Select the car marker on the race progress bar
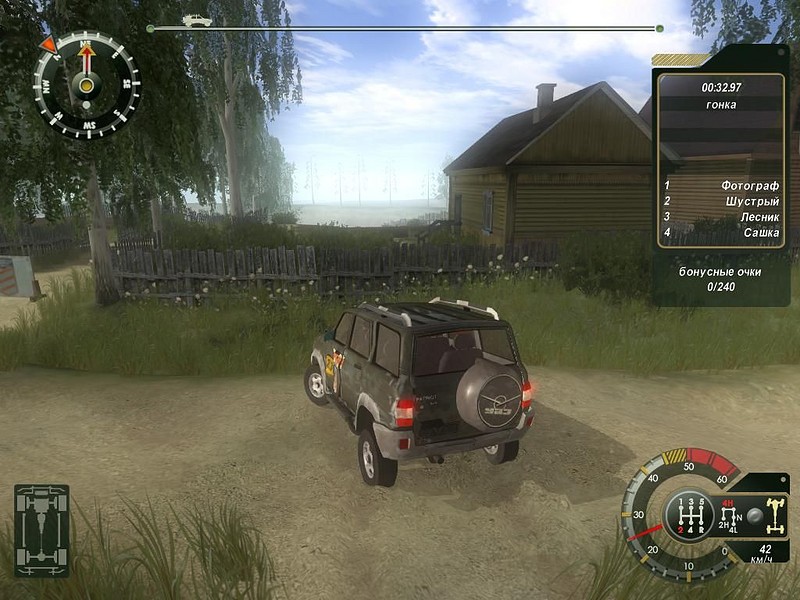The height and width of the screenshot is (600, 800). [197, 20]
